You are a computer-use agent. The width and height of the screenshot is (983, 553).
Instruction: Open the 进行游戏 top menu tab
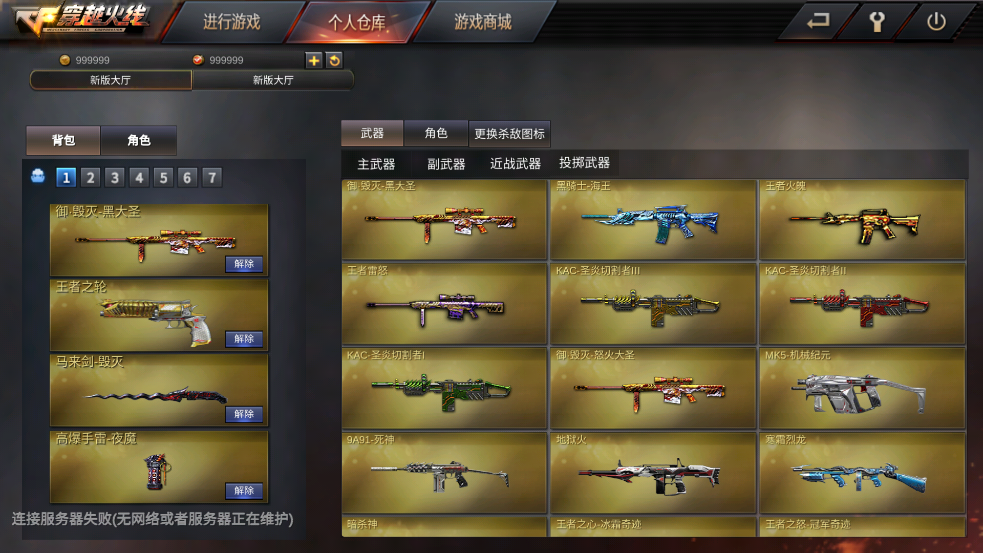click(231, 22)
